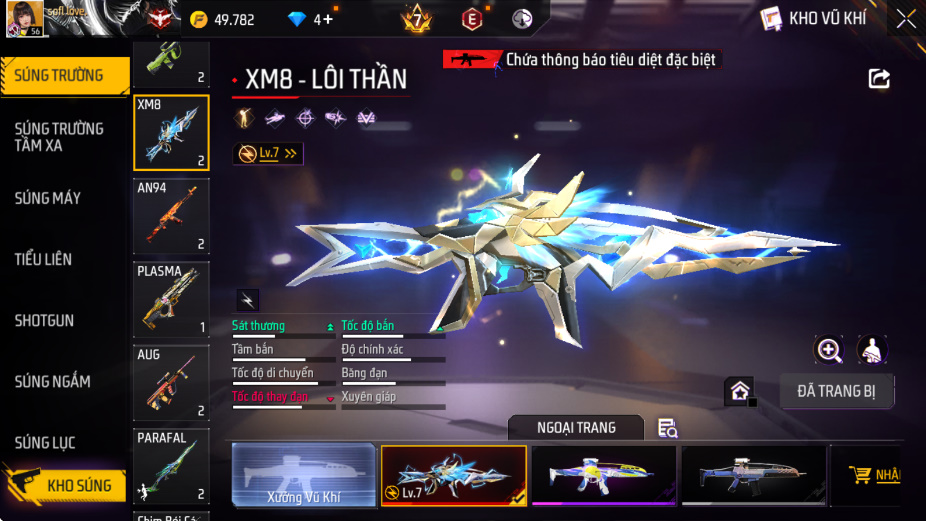Select the AN94 weapon tile

point(171,216)
